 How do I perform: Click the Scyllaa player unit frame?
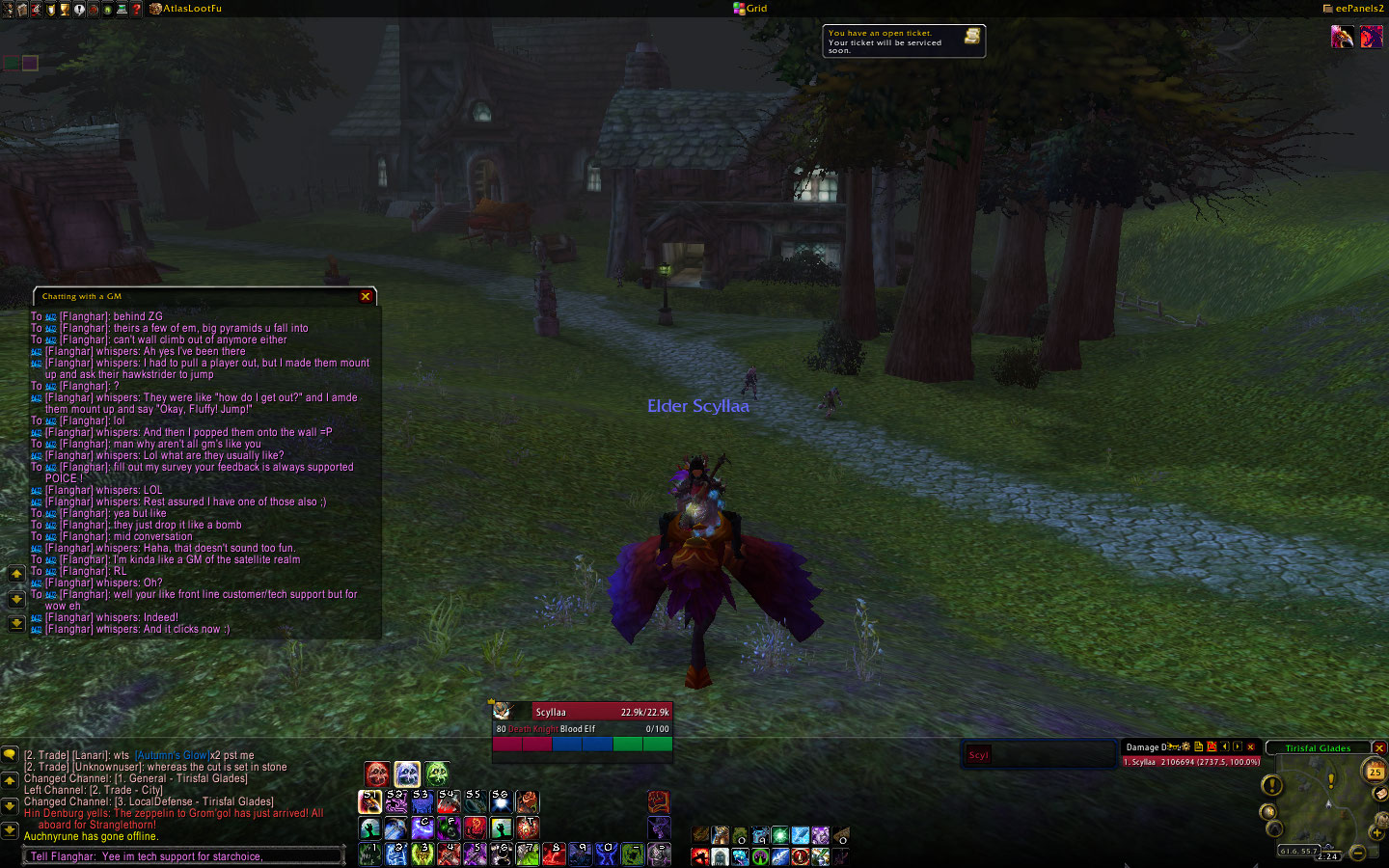coord(582,720)
